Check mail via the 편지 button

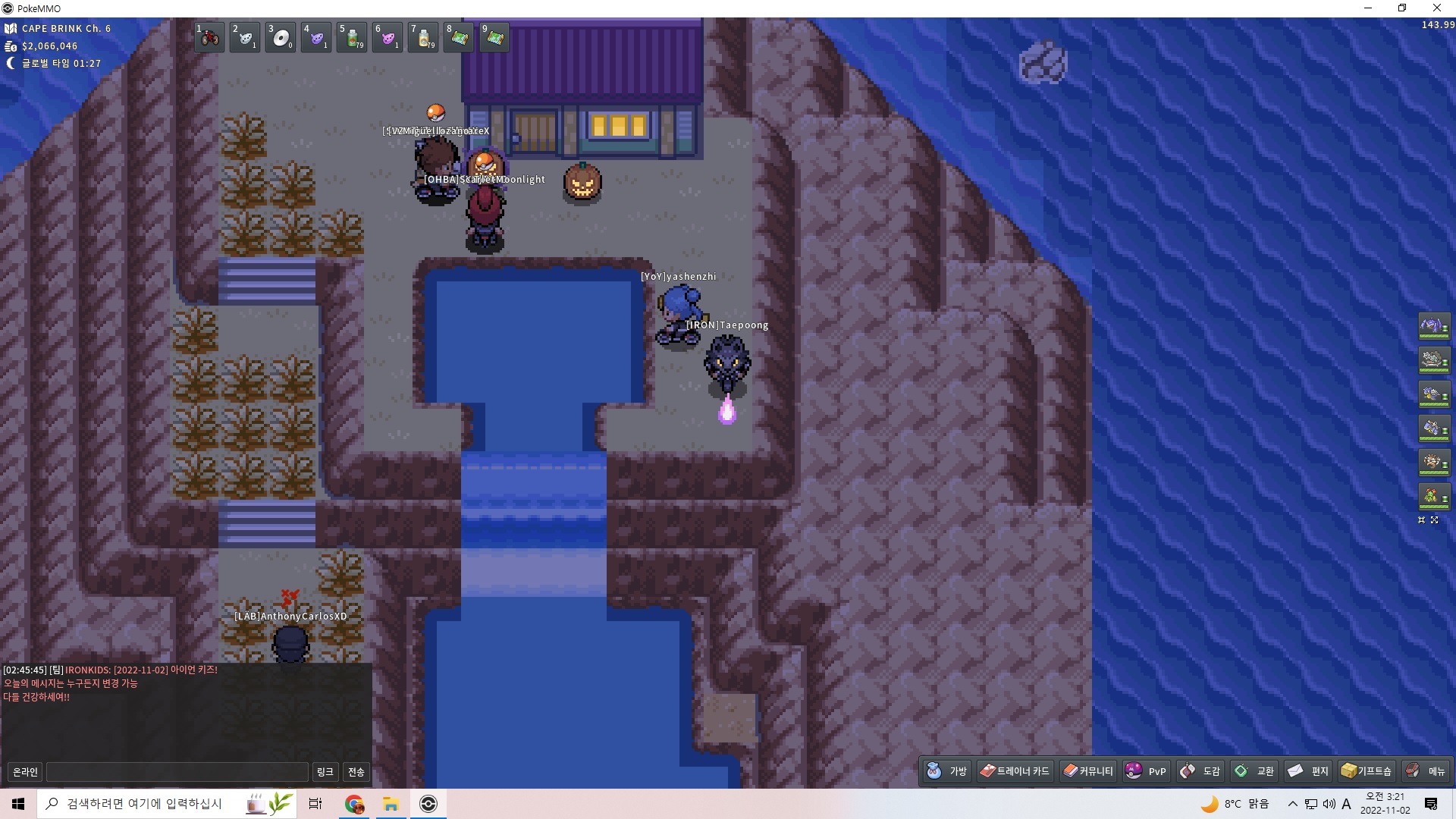(x=1309, y=771)
